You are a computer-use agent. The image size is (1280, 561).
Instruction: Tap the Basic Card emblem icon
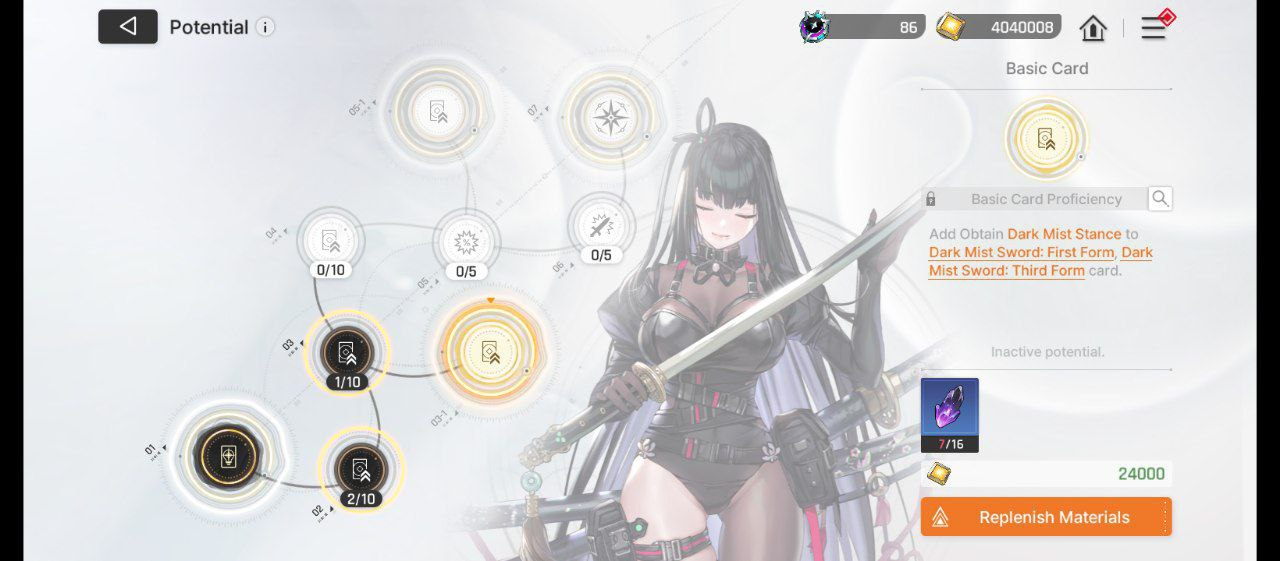1046,139
